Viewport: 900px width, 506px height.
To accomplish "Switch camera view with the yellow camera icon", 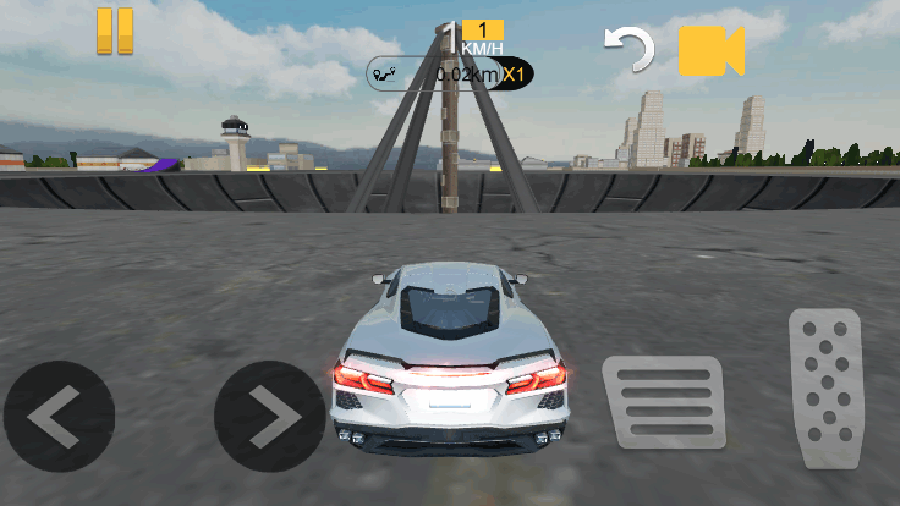I will pyautogui.click(x=711, y=51).
